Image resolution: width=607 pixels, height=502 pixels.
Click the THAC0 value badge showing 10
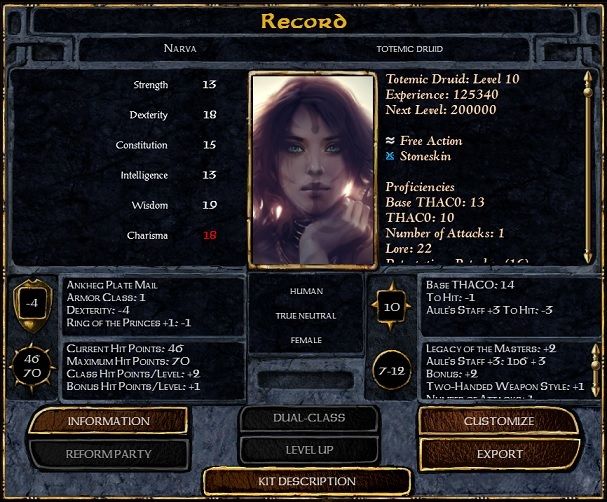tap(391, 304)
